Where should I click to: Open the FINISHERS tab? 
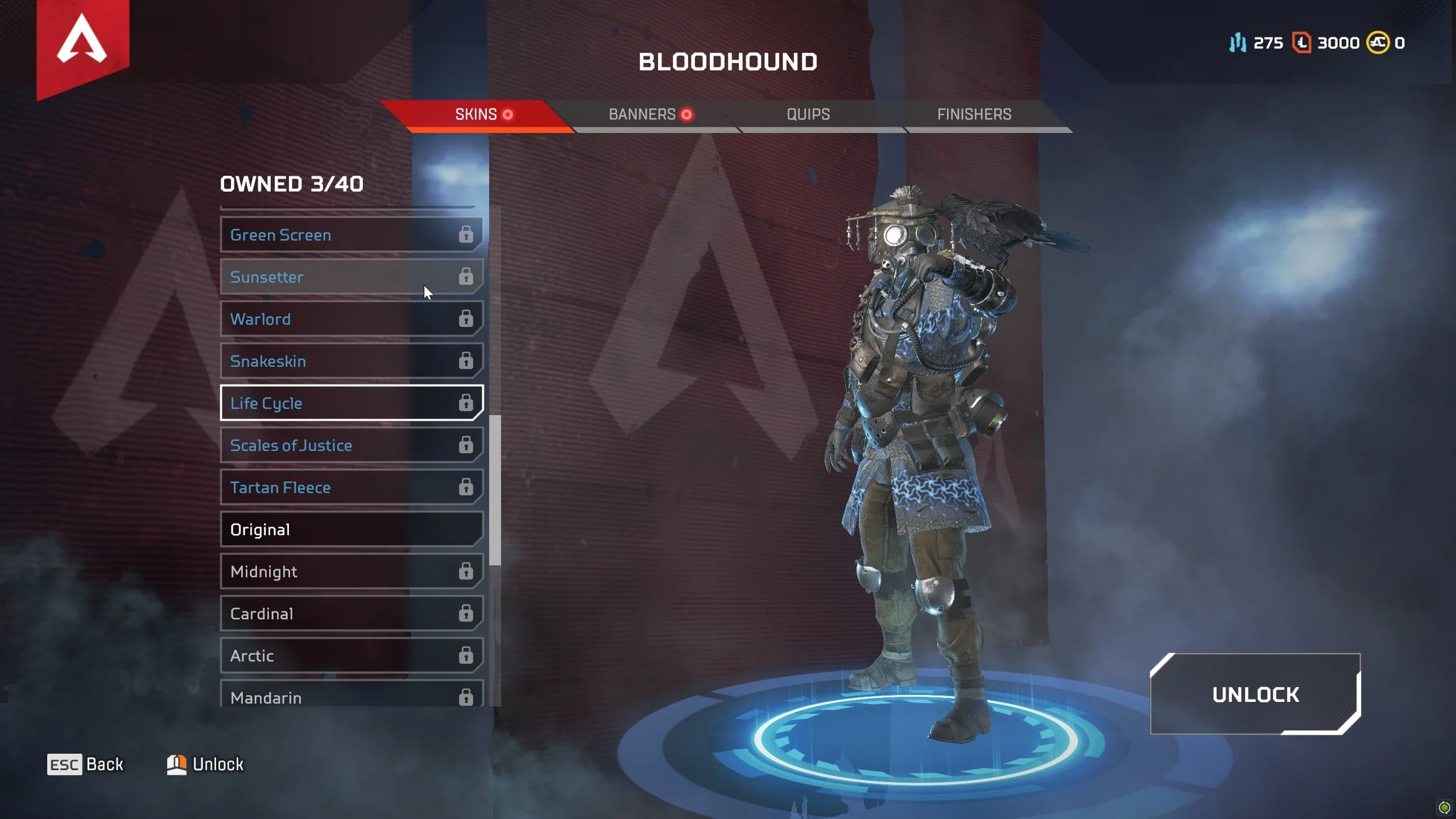click(974, 114)
